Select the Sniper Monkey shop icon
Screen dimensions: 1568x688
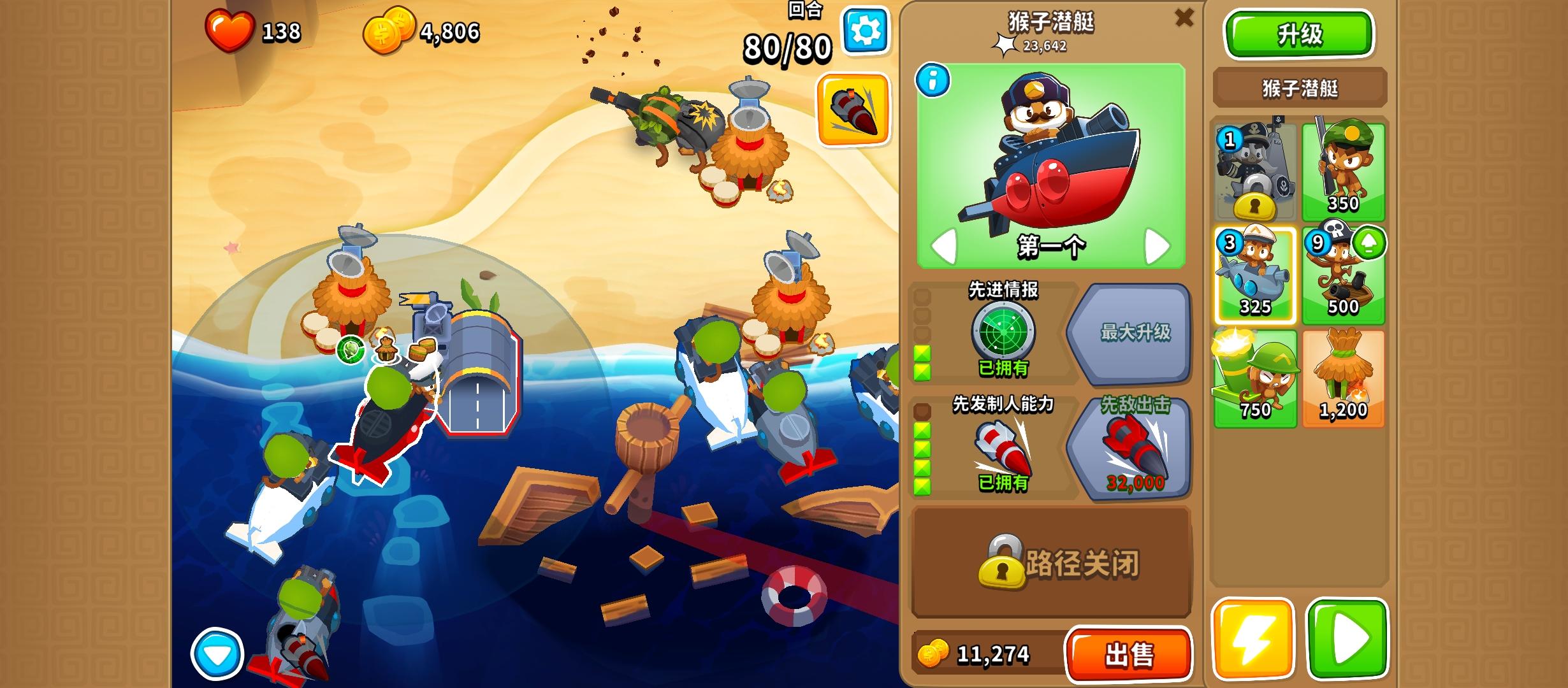1343,169
